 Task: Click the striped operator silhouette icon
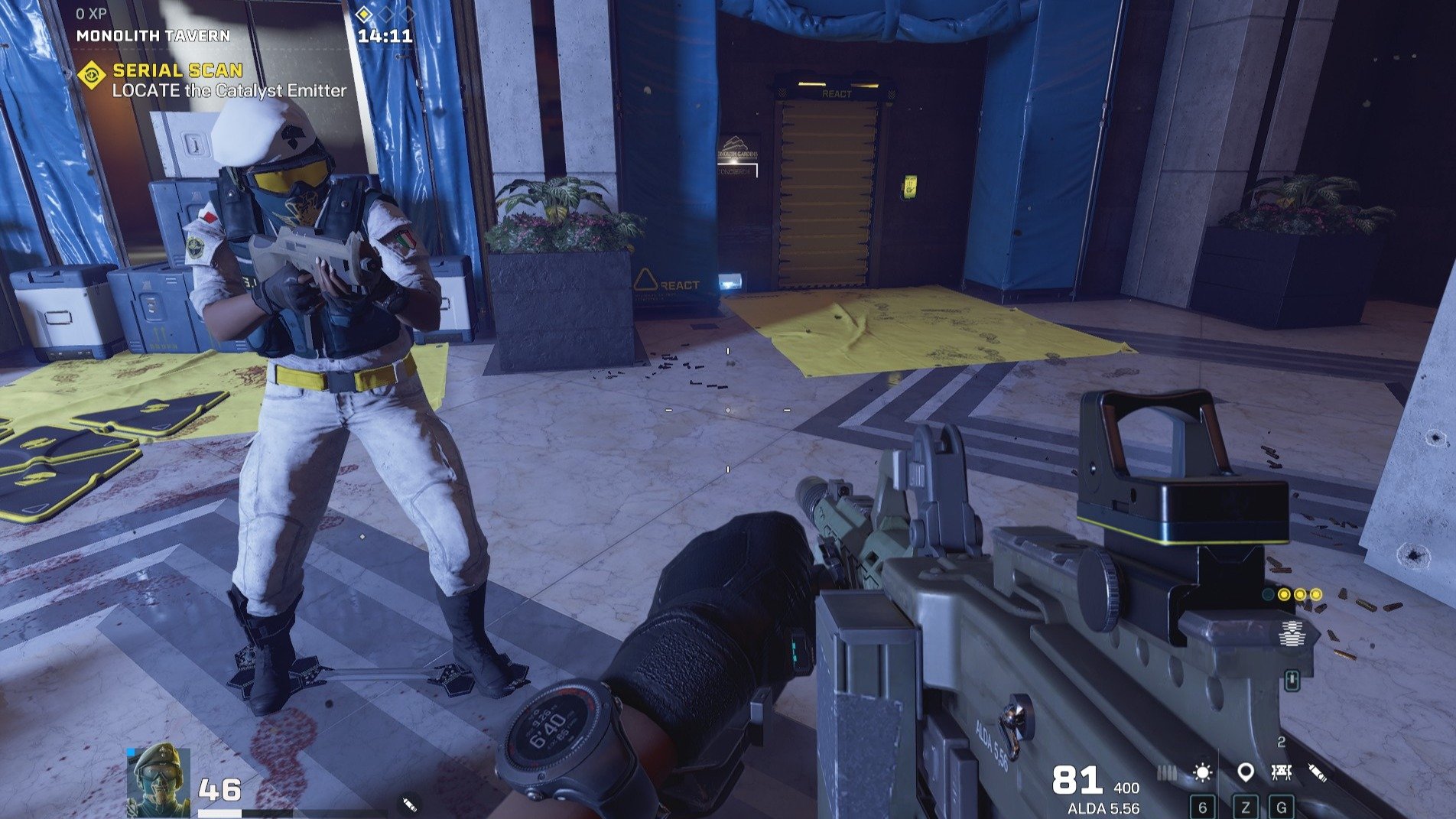[1292, 634]
